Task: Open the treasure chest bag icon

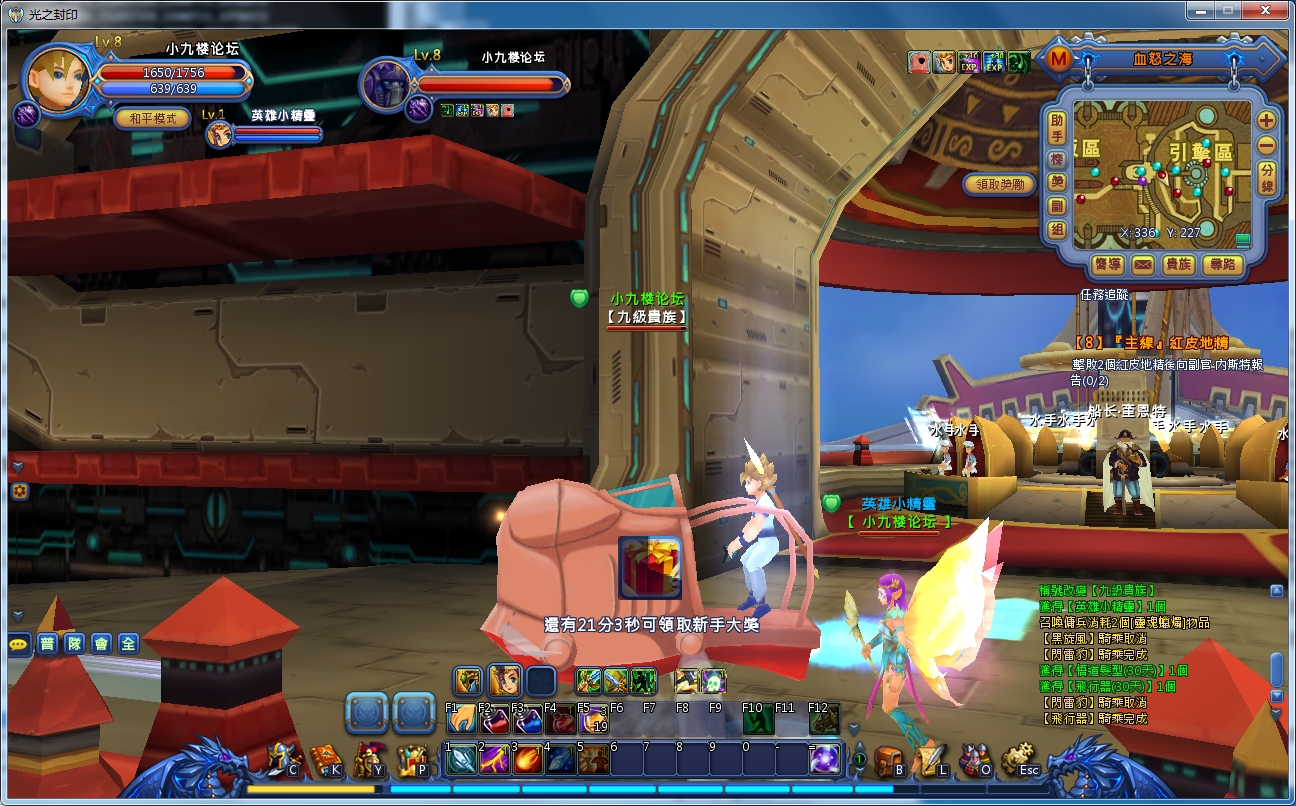Action: tap(887, 760)
